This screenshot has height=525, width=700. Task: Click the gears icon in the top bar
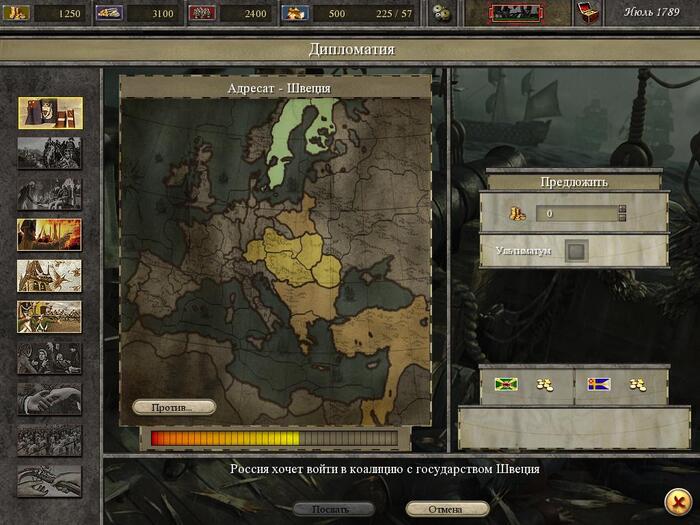tap(442, 13)
